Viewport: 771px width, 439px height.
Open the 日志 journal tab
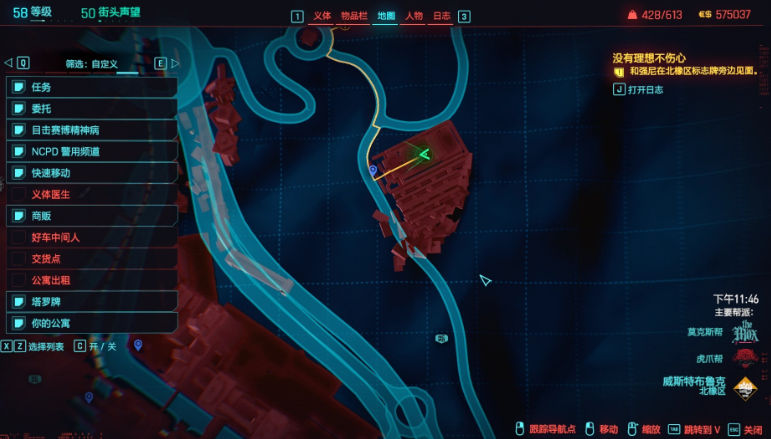click(x=441, y=16)
